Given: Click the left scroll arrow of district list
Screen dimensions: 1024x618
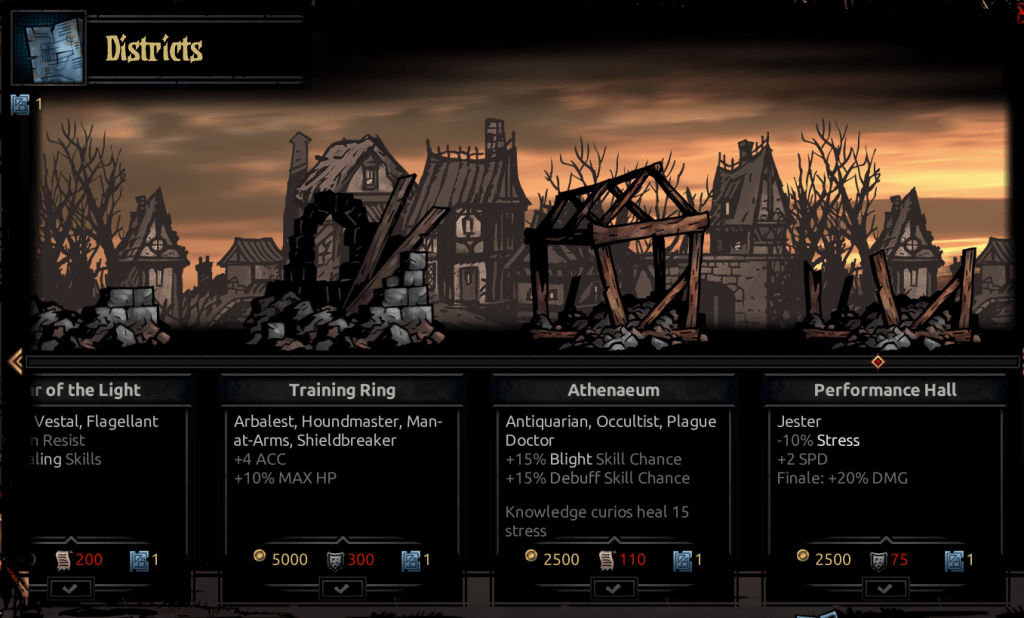Looking at the screenshot, I should [14, 361].
